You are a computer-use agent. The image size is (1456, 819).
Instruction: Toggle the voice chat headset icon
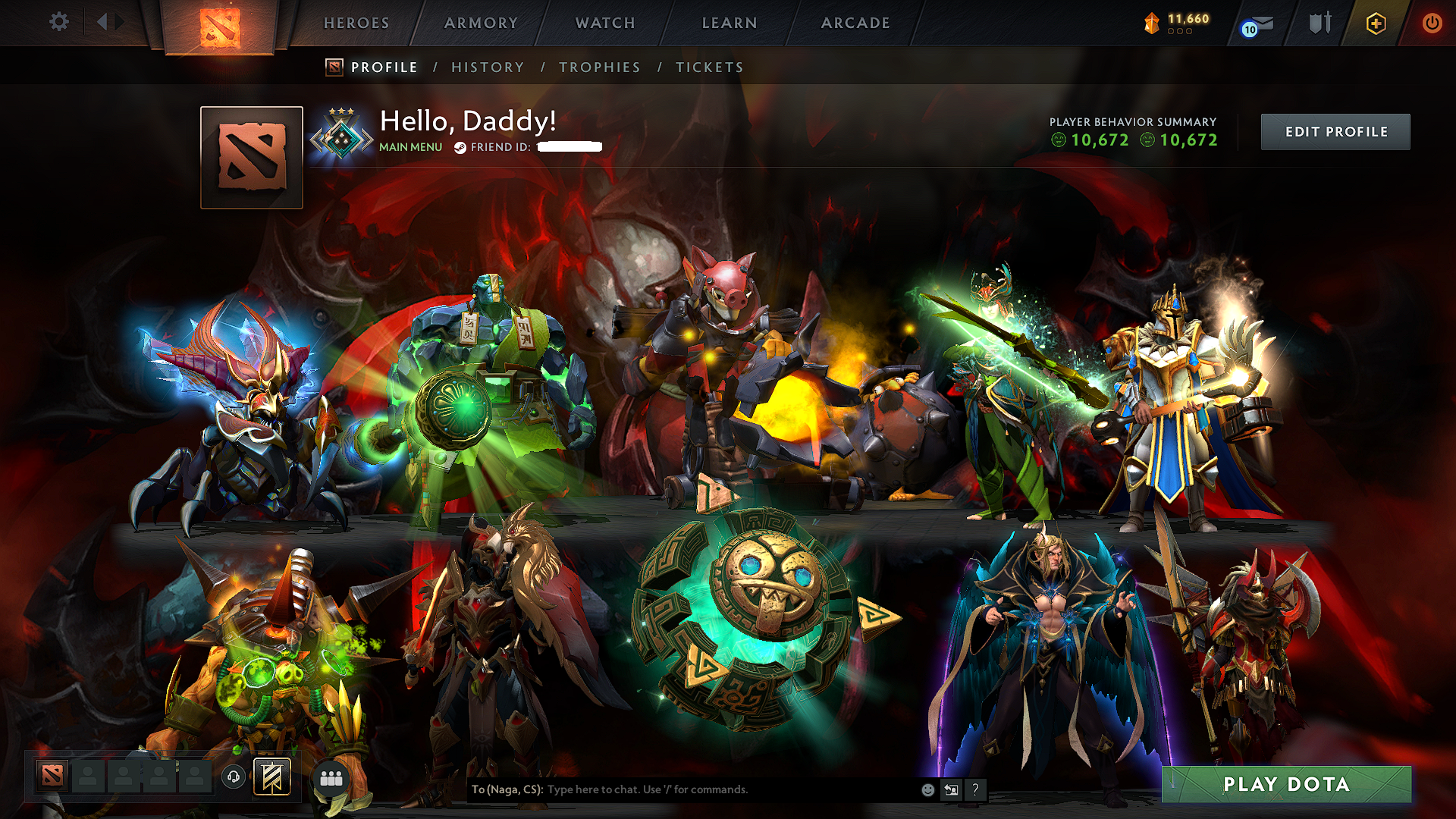[234, 778]
